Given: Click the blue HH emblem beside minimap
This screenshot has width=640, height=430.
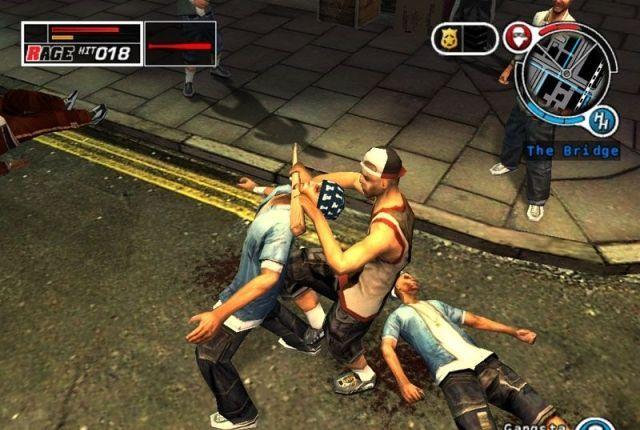Looking at the screenshot, I should [602, 121].
